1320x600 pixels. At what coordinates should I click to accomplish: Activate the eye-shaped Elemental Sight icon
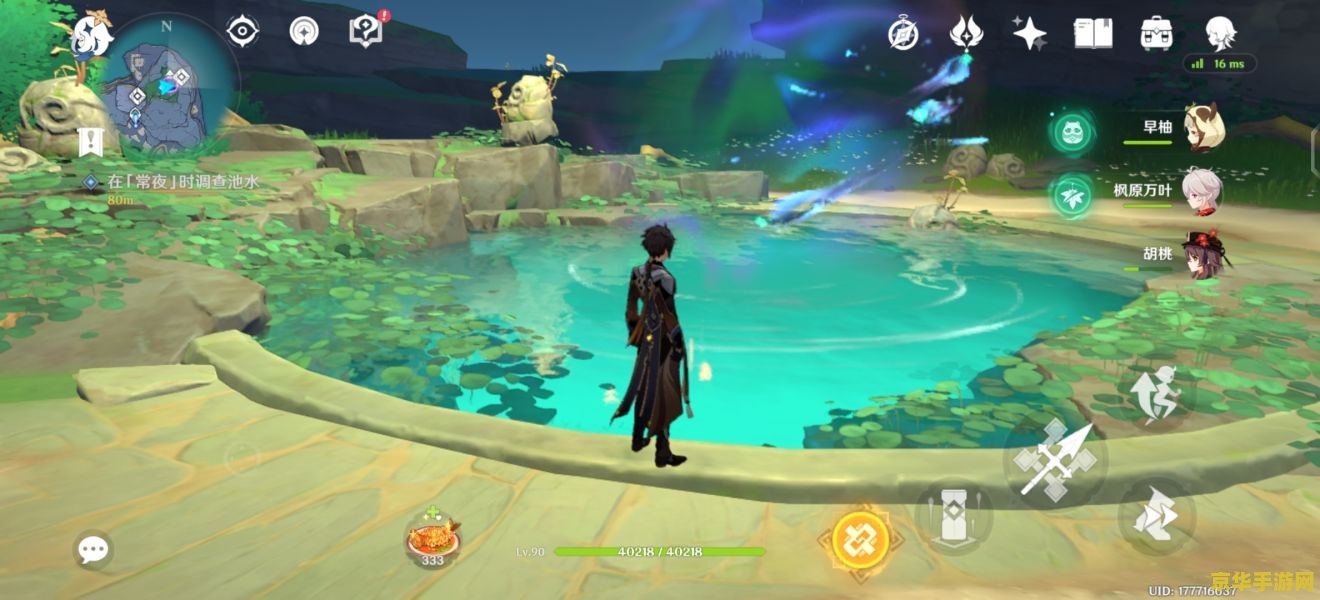[242, 32]
